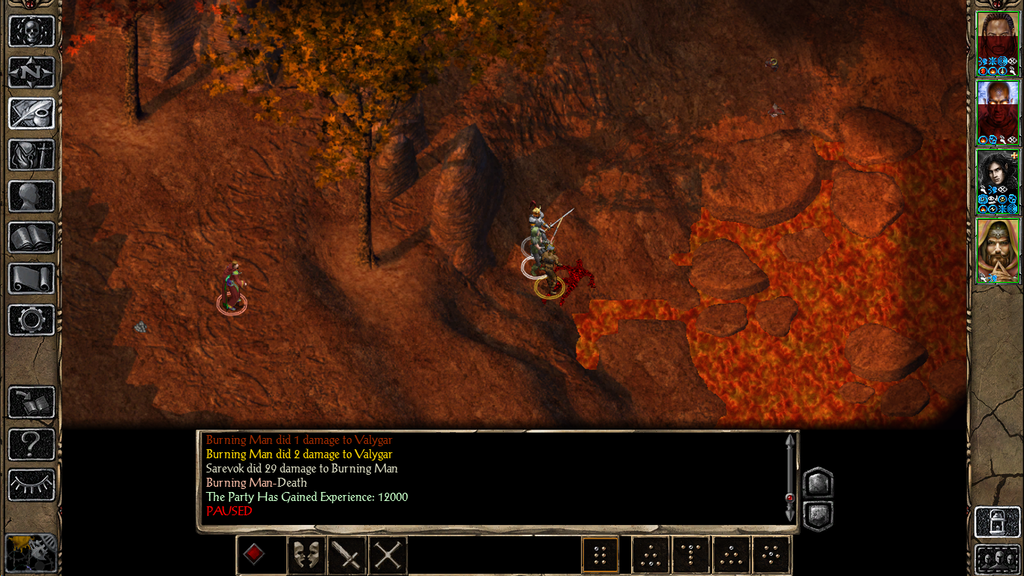Click the crossed-lines stop action button

387,554
